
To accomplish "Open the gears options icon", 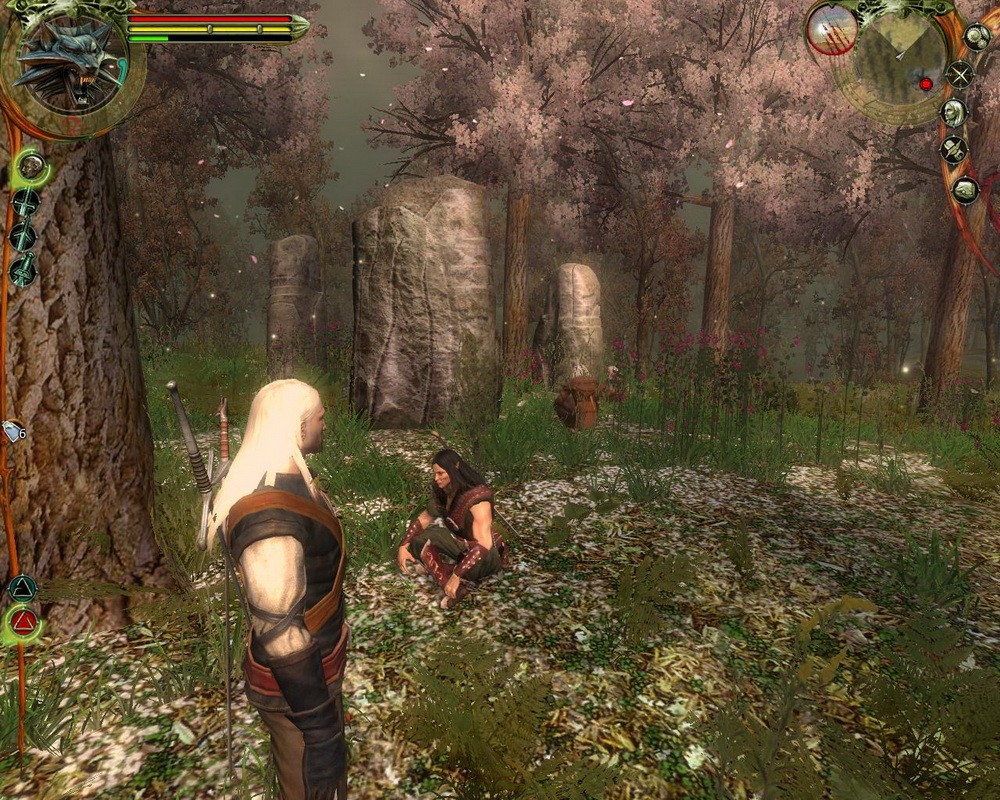I will click(x=976, y=37).
